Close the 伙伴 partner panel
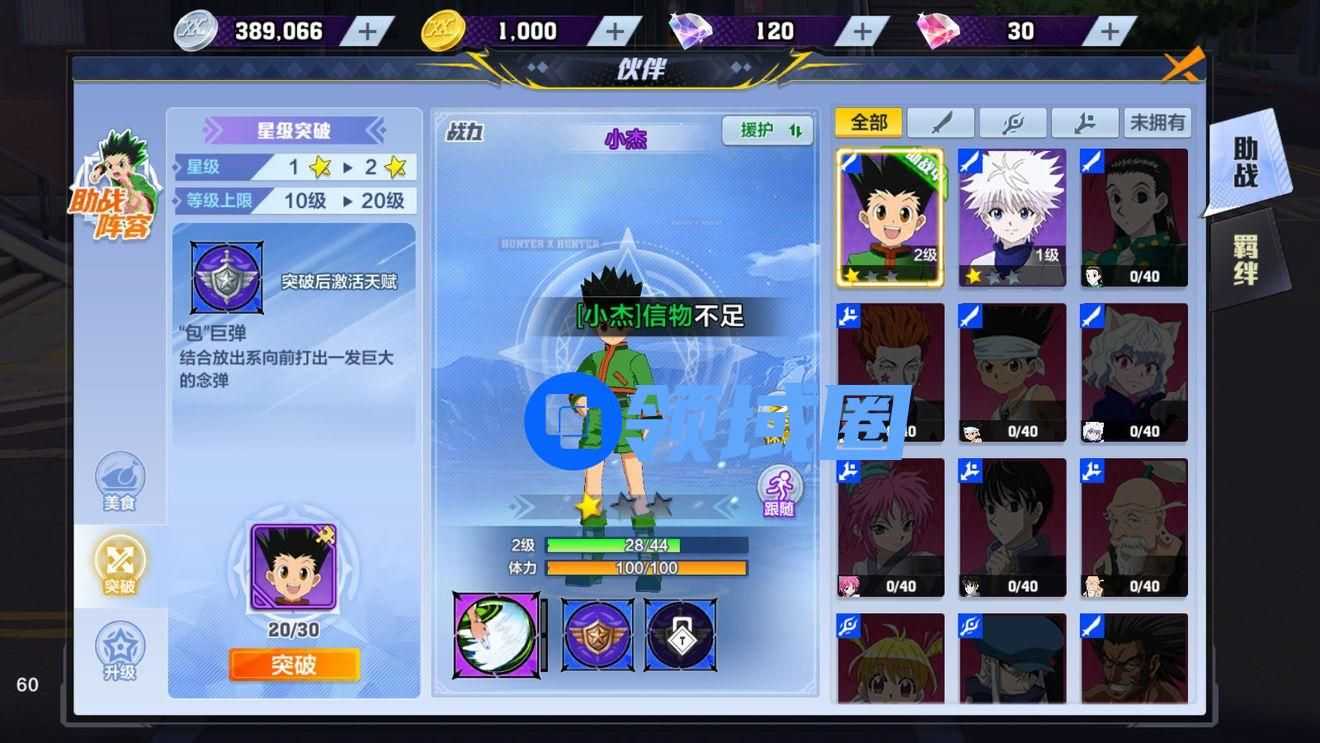 click(x=1183, y=66)
